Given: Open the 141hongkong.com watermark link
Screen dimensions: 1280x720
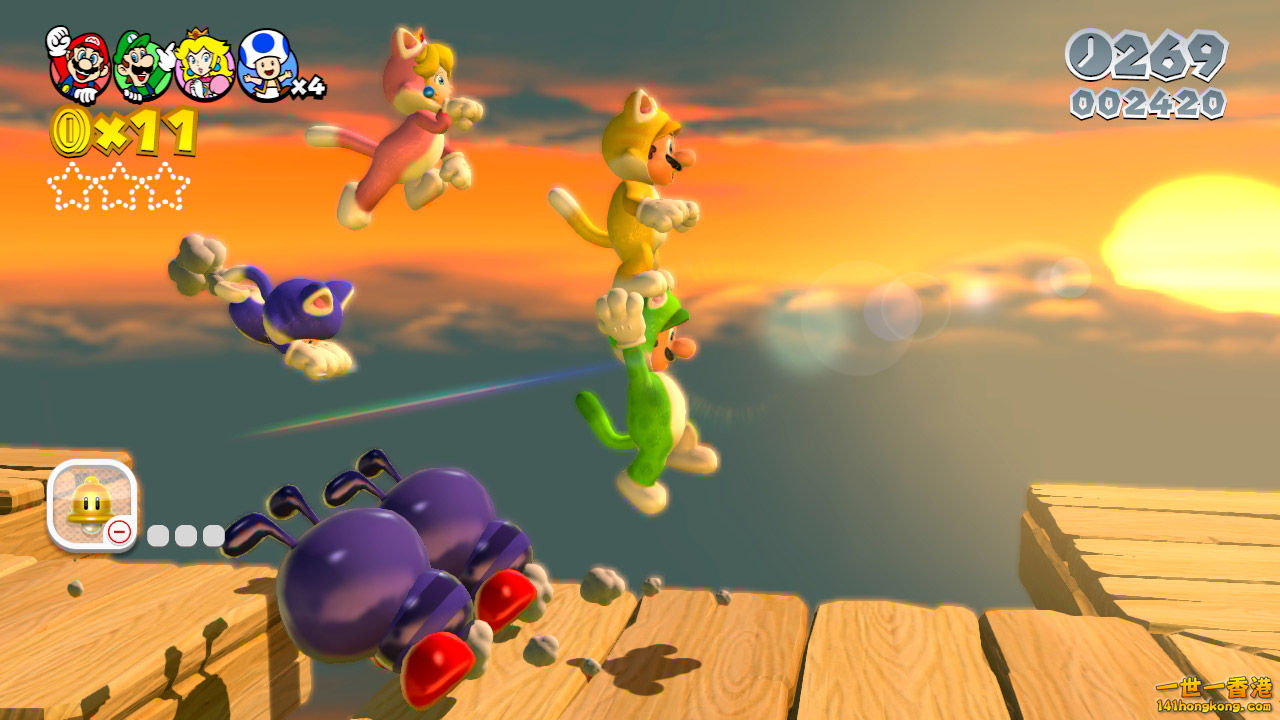Looking at the screenshot, I should pyautogui.click(x=1215, y=708).
